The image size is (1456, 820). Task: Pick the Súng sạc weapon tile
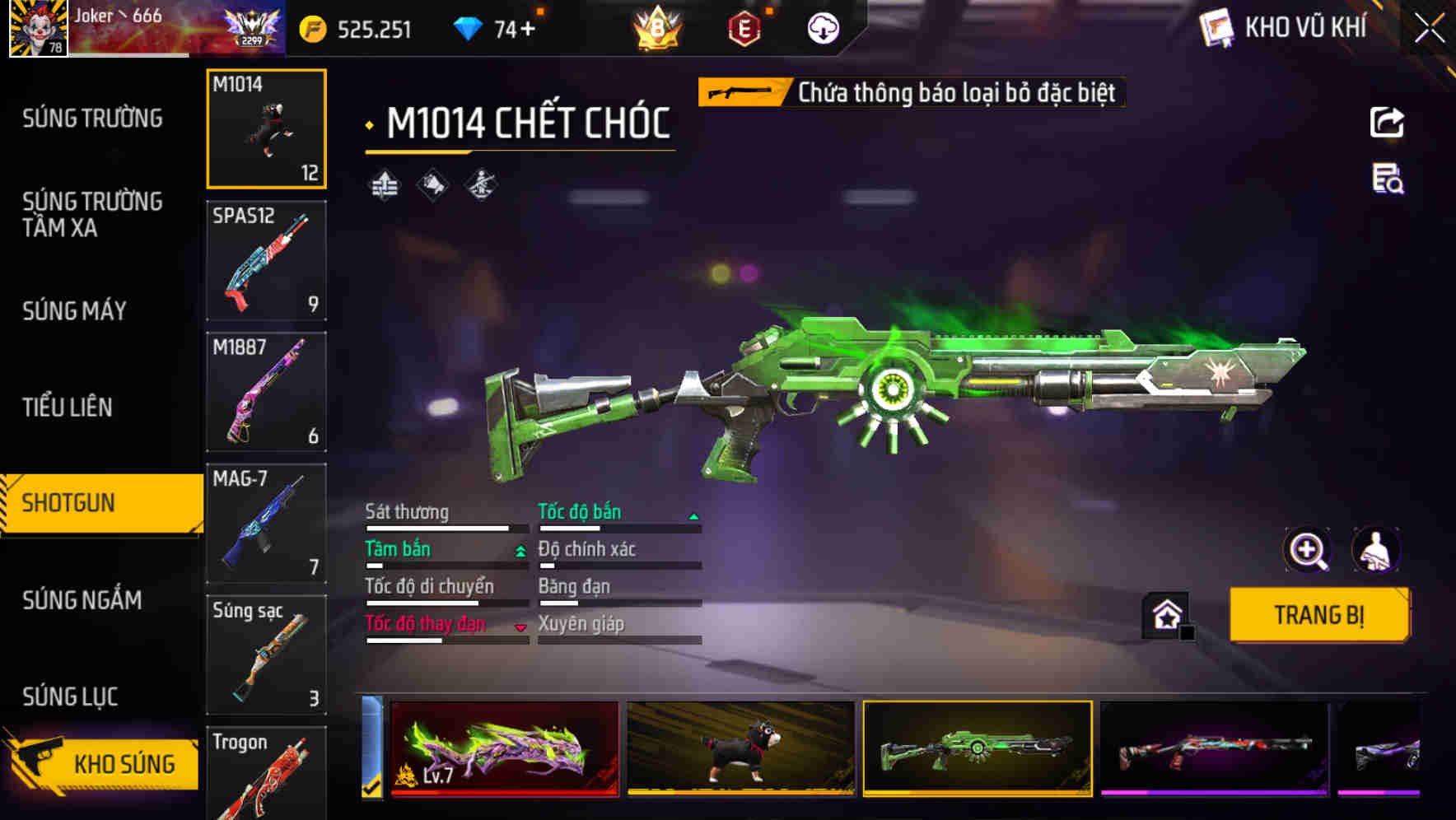(266, 655)
